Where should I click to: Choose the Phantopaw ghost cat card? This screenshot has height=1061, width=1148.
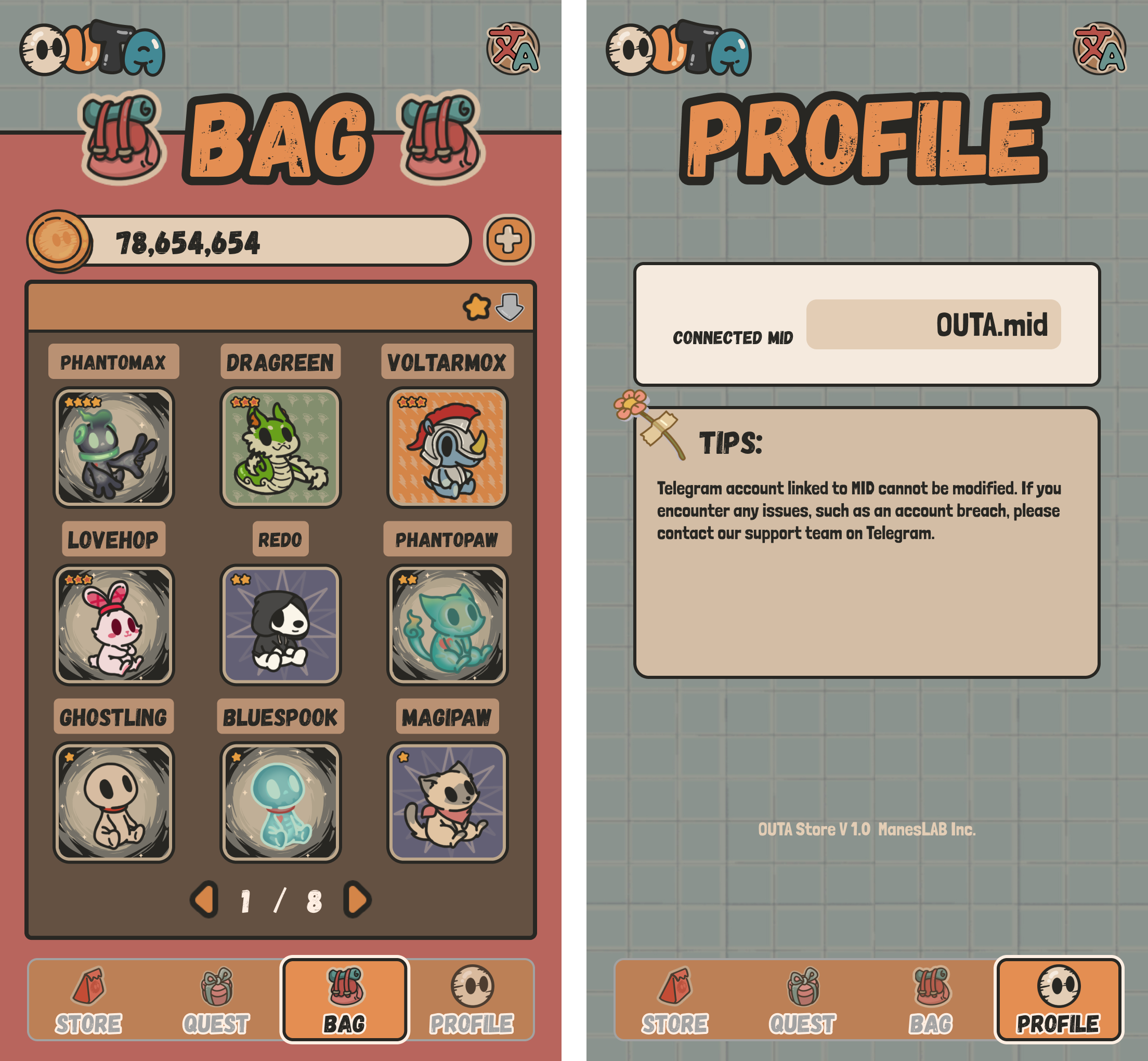pos(447,625)
